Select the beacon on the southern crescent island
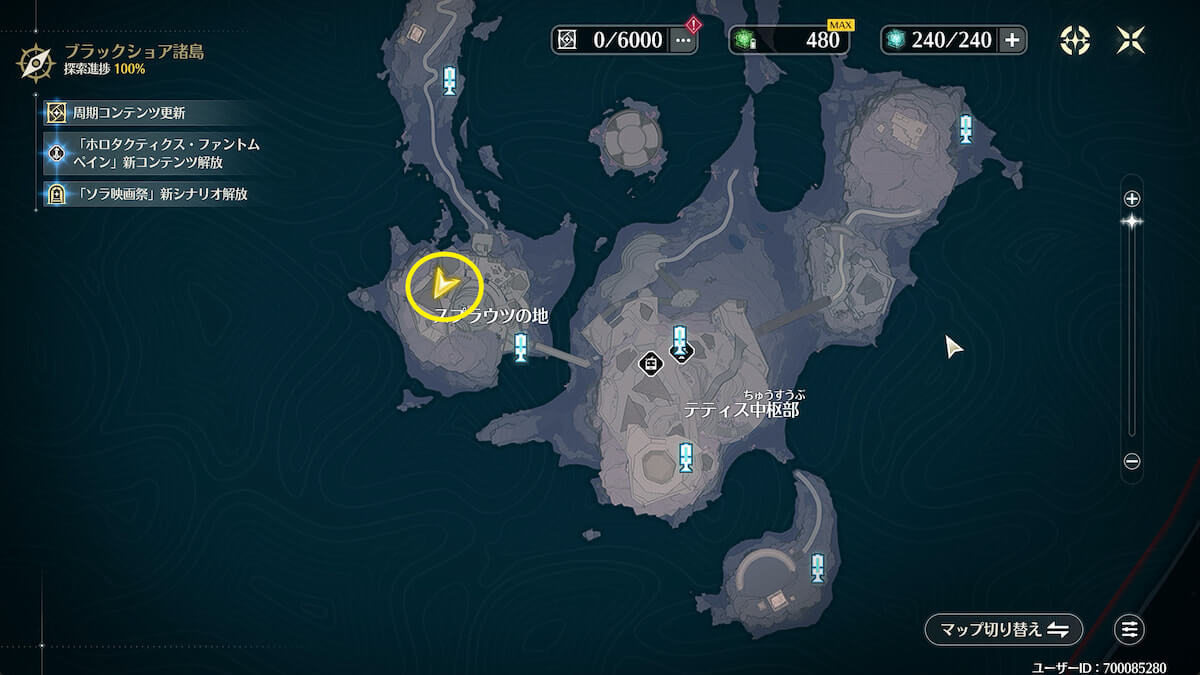The width and height of the screenshot is (1200, 675). [x=818, y=567]
